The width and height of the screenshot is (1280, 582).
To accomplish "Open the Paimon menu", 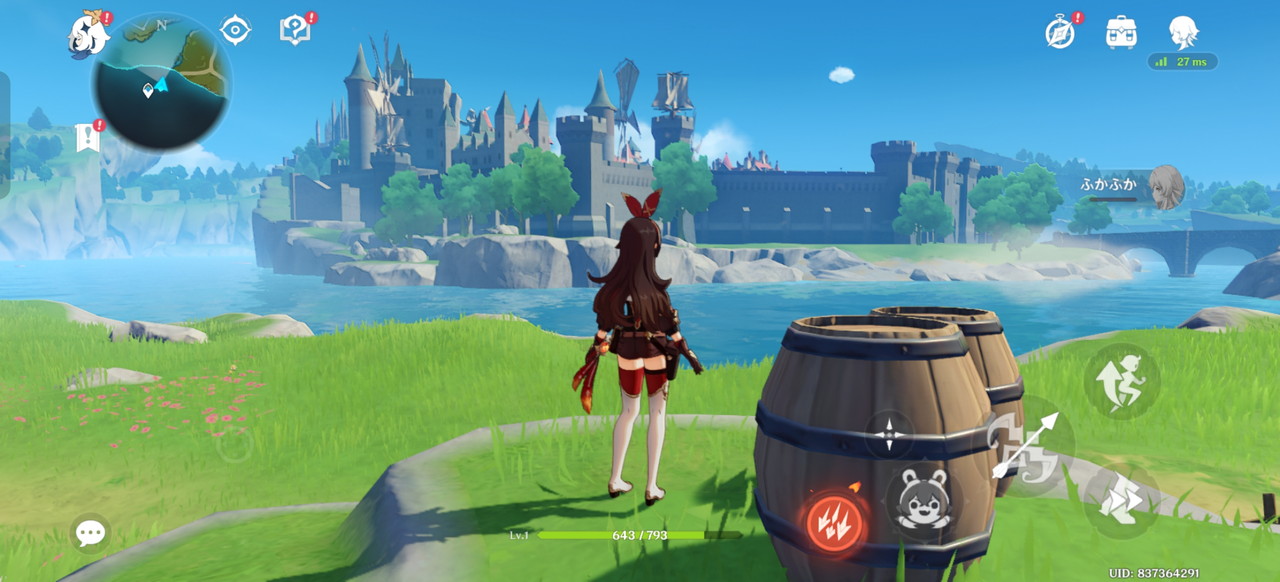I will (x=88, y=36).
